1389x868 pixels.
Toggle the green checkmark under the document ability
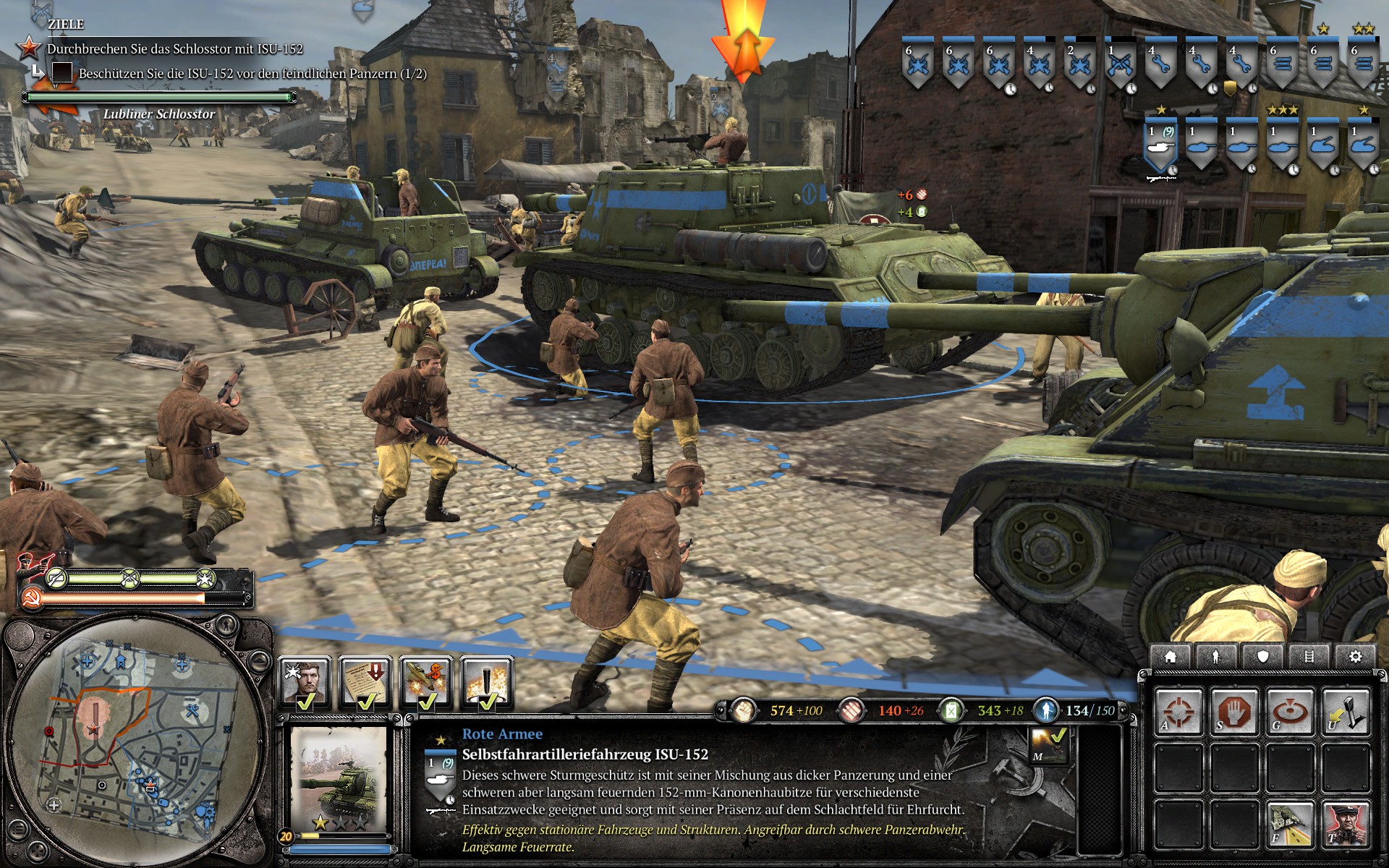367,704
